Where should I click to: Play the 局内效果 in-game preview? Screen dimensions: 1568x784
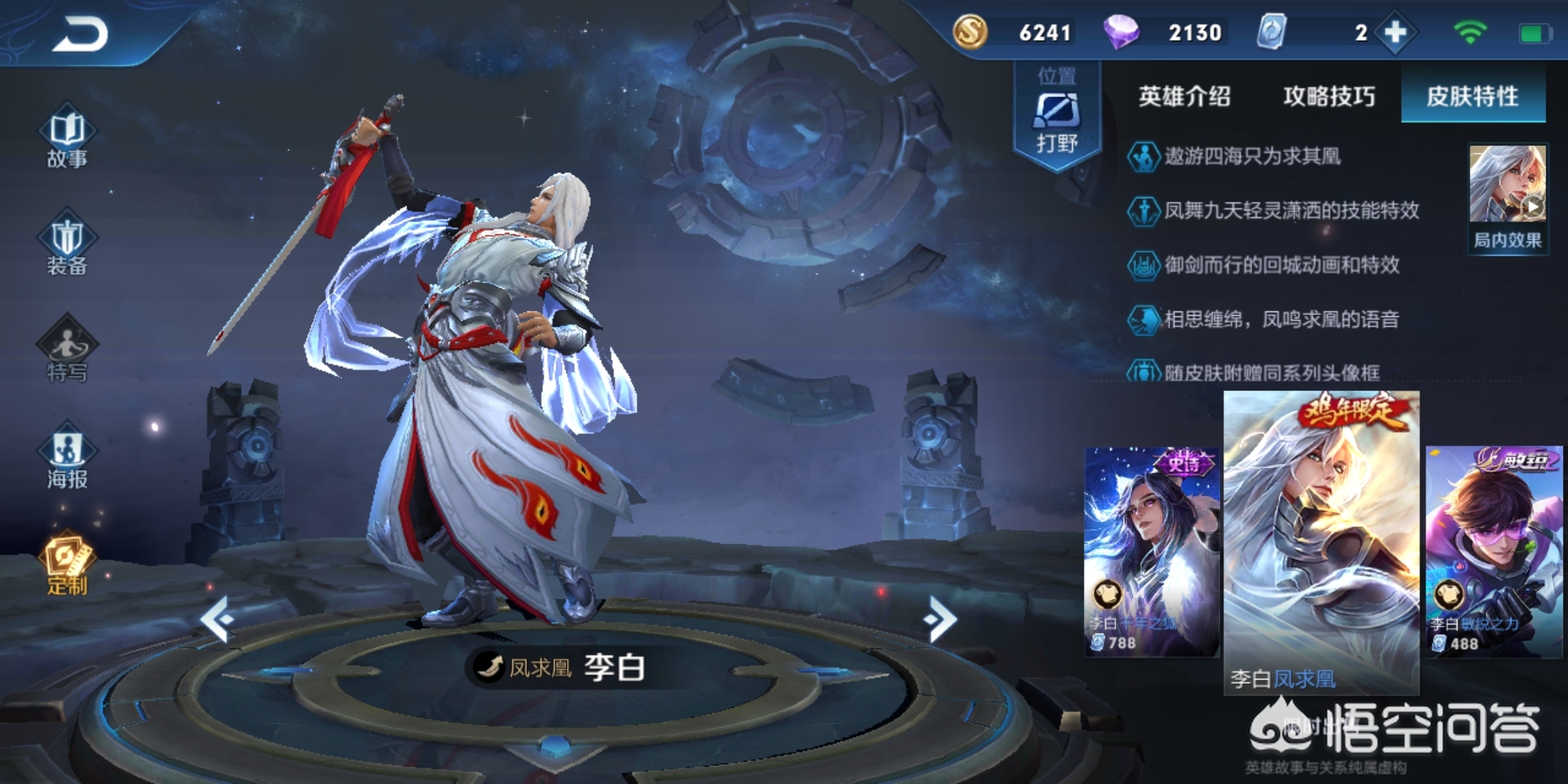(x=1508, y=197)
